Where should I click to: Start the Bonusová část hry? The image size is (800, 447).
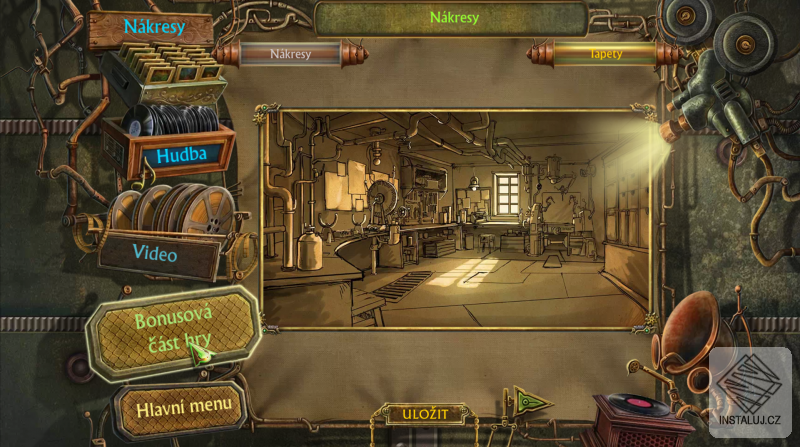coord(171,334)
